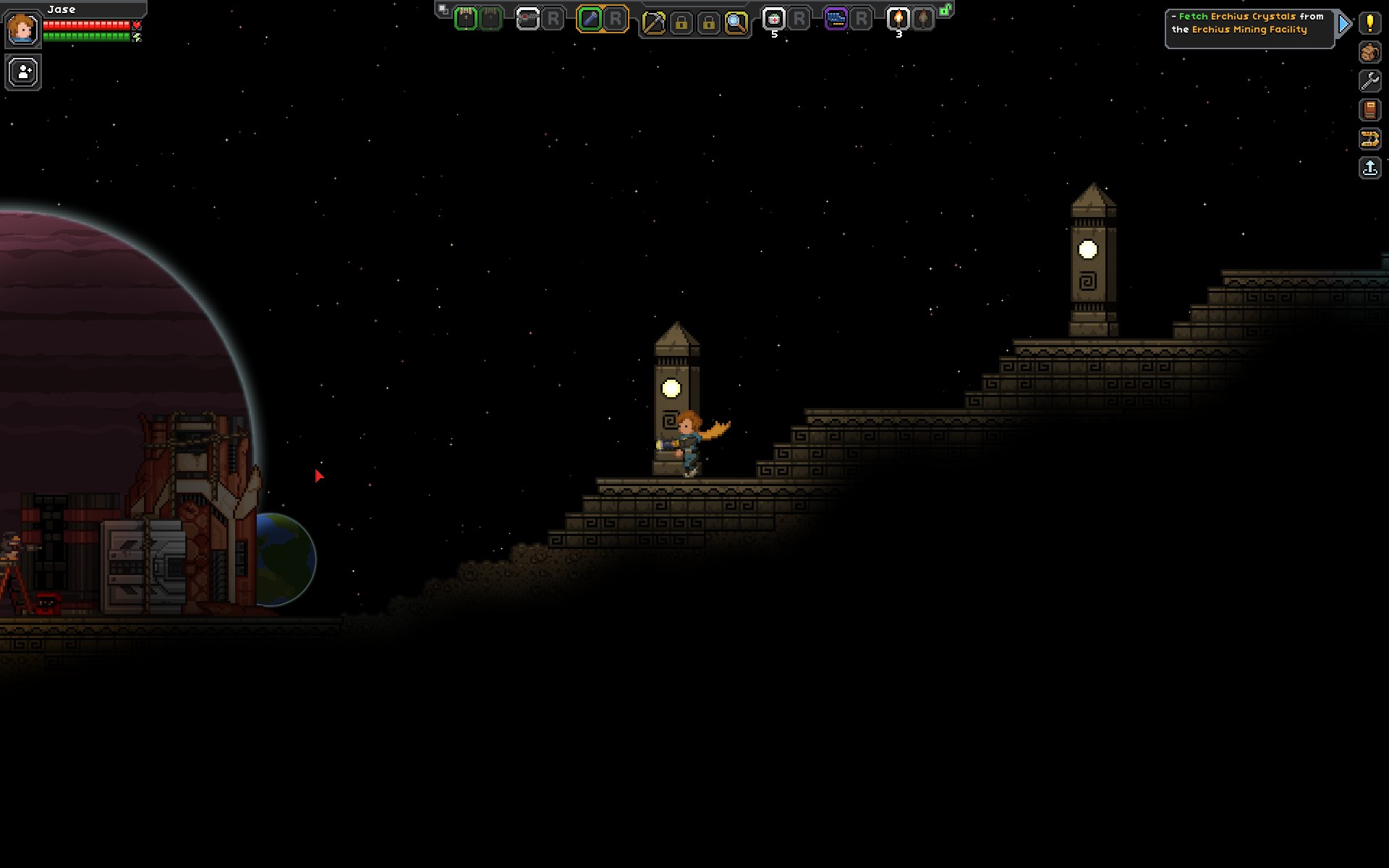1389x868 pixels.
Task: Select the pickaxe matter manipulator tool
Action: click(x=653, y=23)
